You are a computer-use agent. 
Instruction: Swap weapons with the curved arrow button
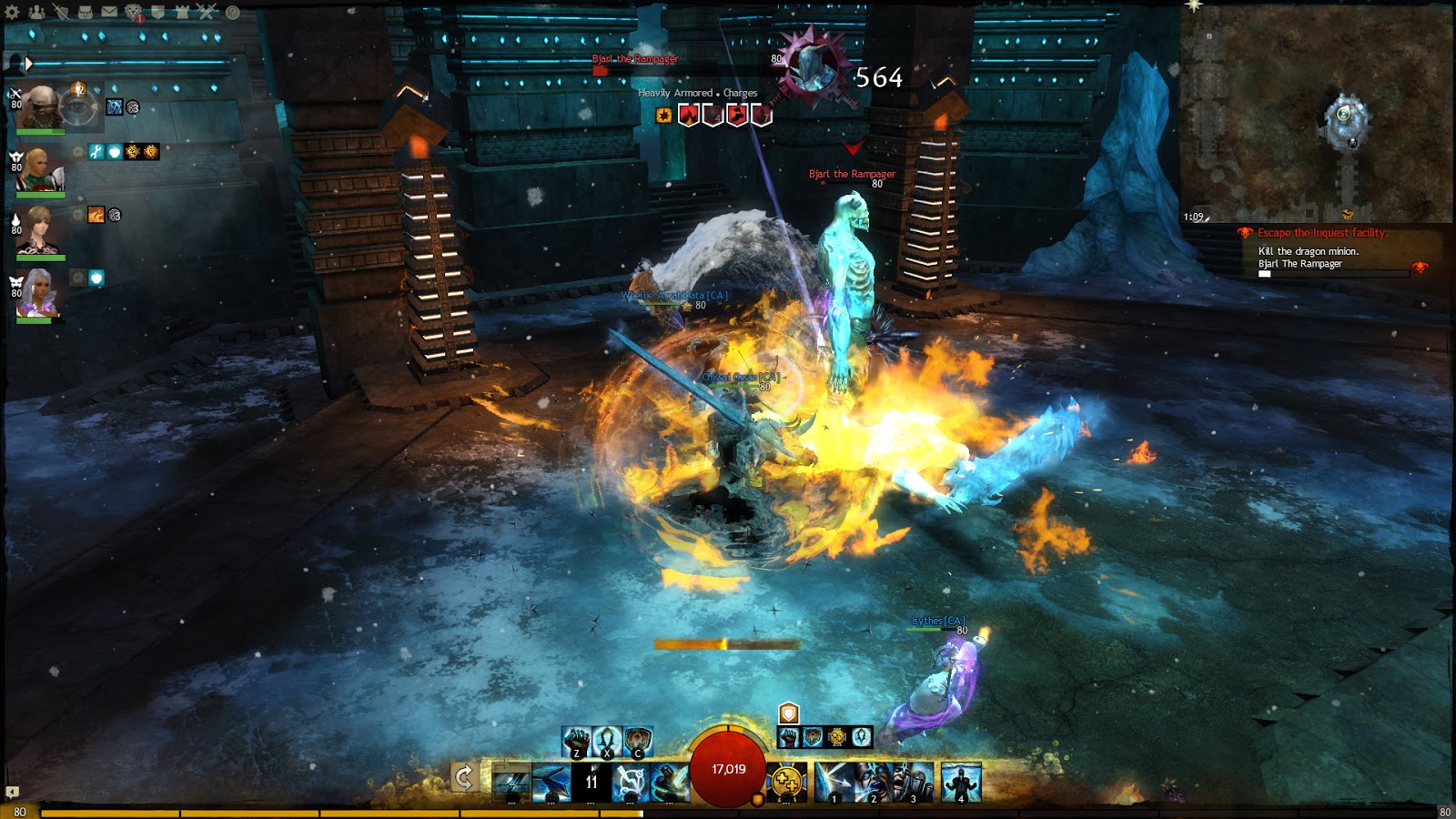[x=464, y=778]
